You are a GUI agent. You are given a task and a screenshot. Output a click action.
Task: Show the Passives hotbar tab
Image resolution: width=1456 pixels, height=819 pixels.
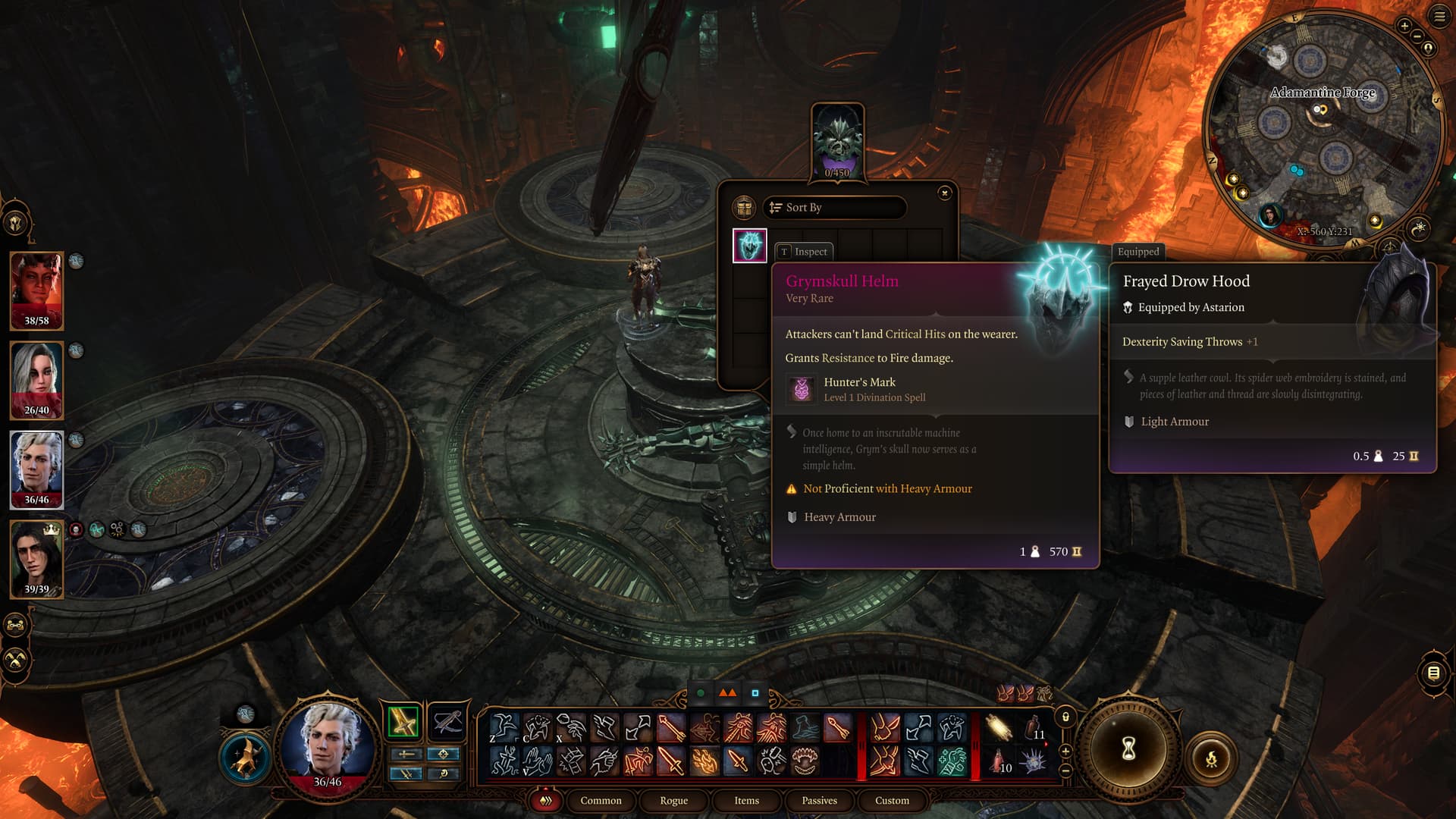[819, 800]
